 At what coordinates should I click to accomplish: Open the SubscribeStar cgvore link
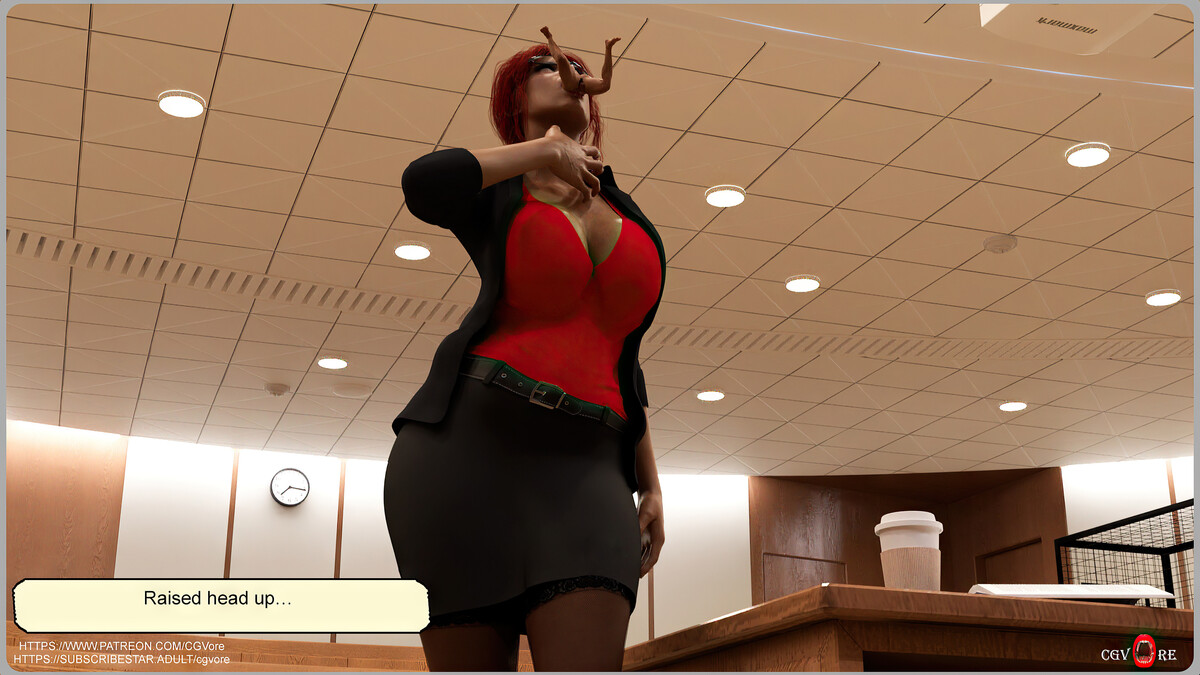pos(123,660)
